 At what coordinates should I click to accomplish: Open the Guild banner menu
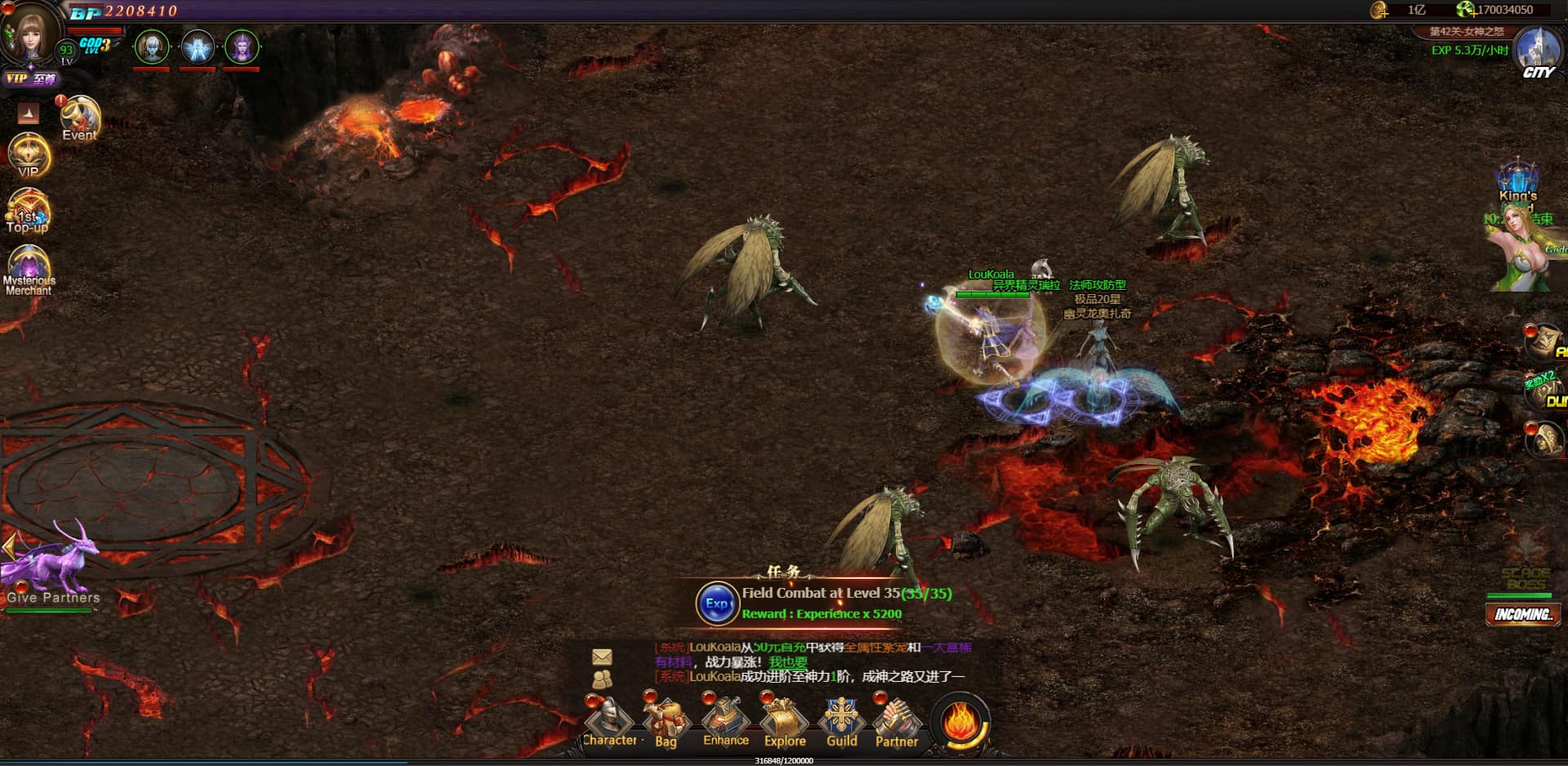click(x=841, y=722)
